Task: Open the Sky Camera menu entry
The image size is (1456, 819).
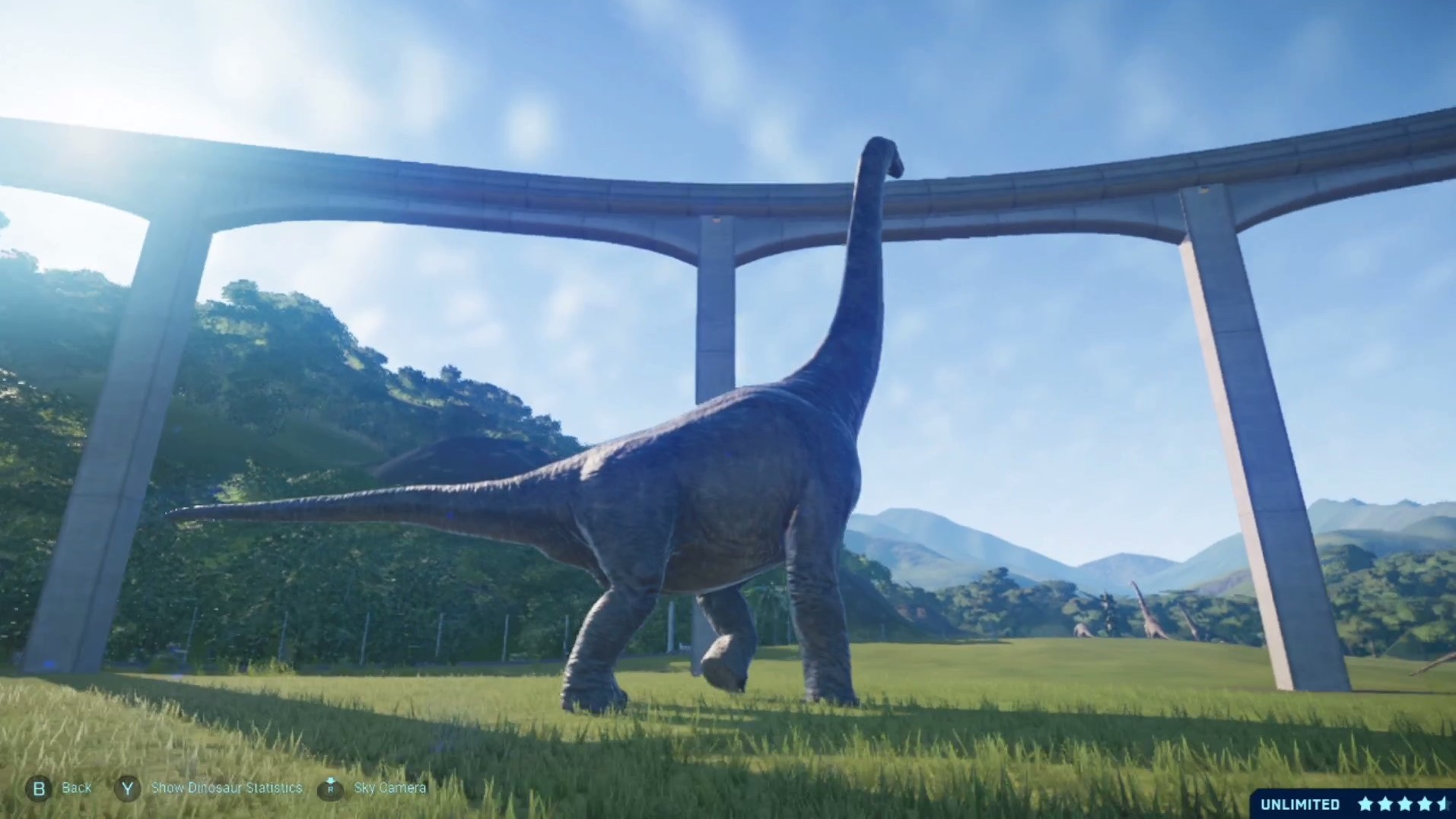Action: [x=390, y=788]
